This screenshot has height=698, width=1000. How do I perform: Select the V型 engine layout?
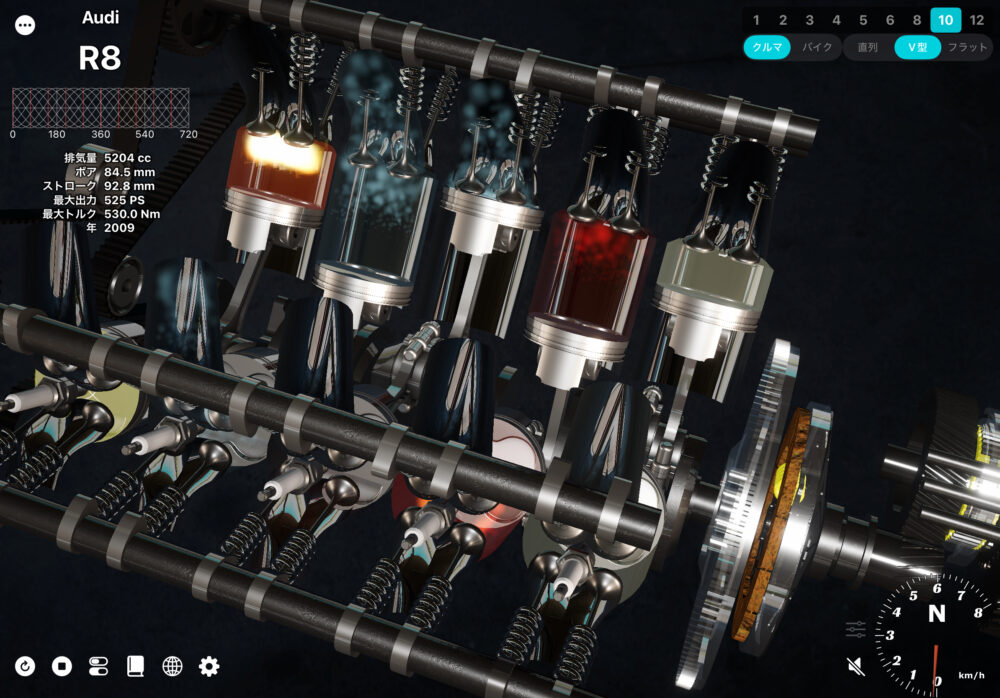[x=917, y=48]
